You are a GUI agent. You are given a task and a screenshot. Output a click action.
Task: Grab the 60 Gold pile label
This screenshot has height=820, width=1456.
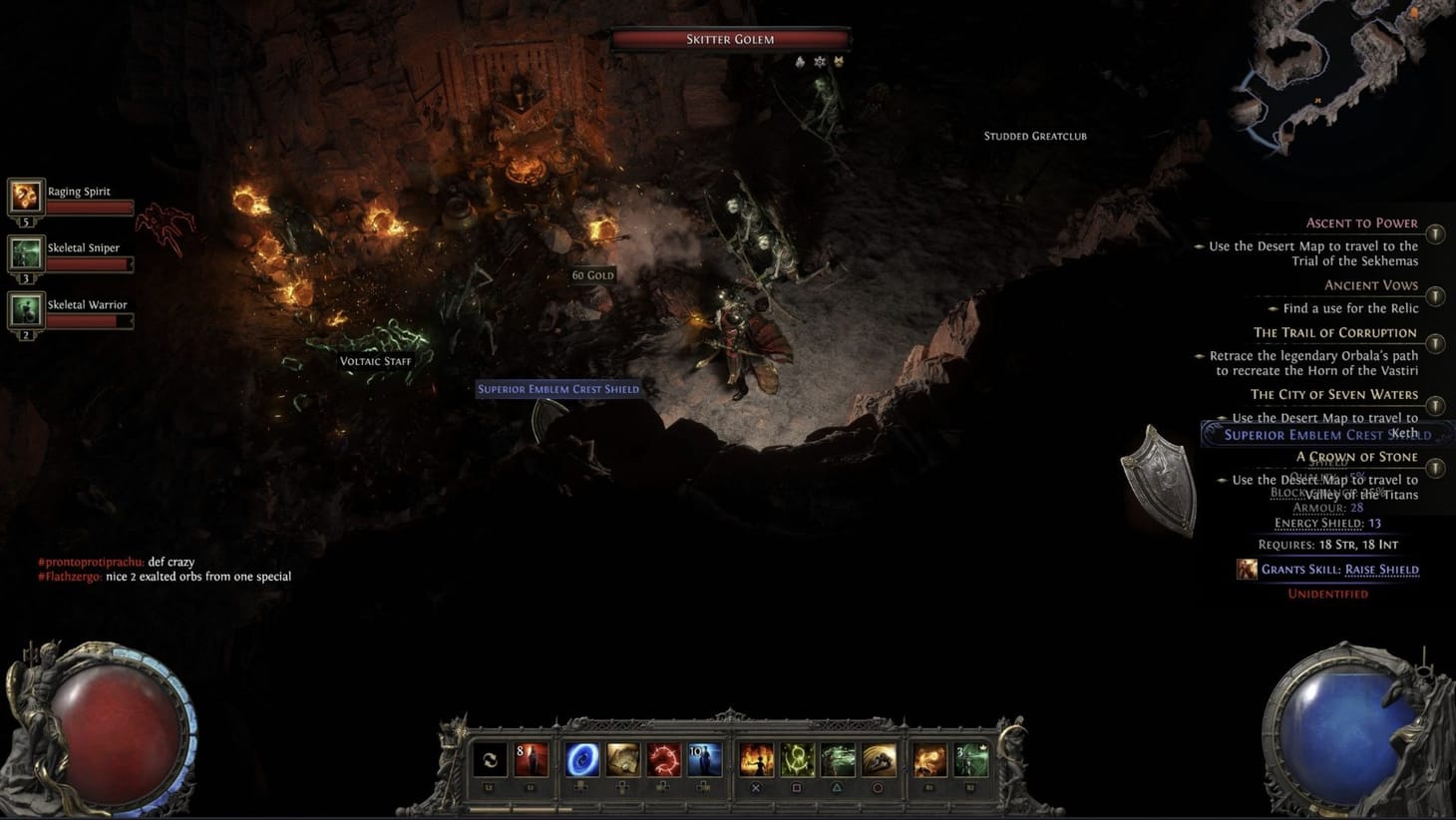[x=591, y=273]
